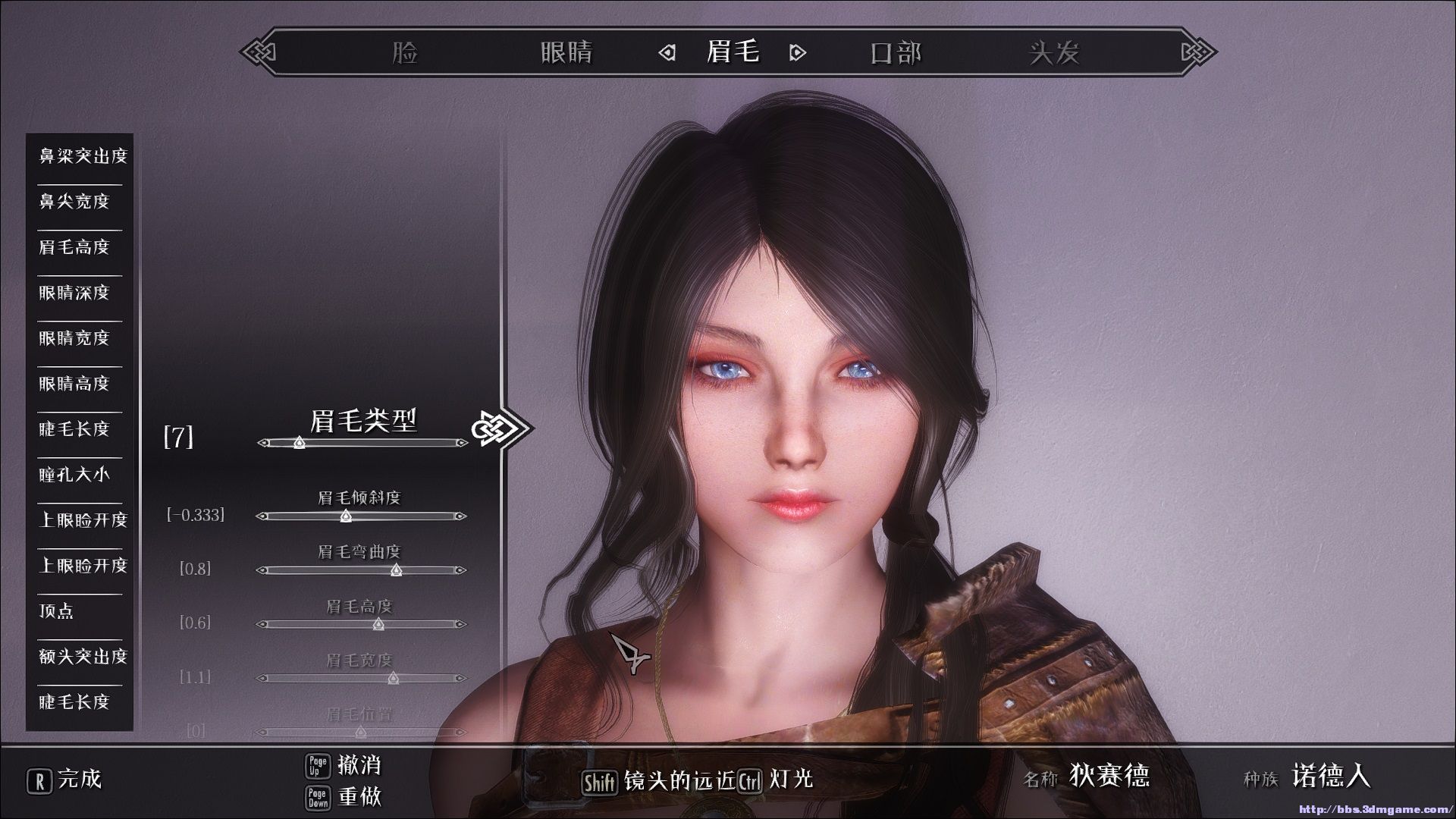Select the 口部 tab
1456x819 pixels.
(x=896, y=52)
